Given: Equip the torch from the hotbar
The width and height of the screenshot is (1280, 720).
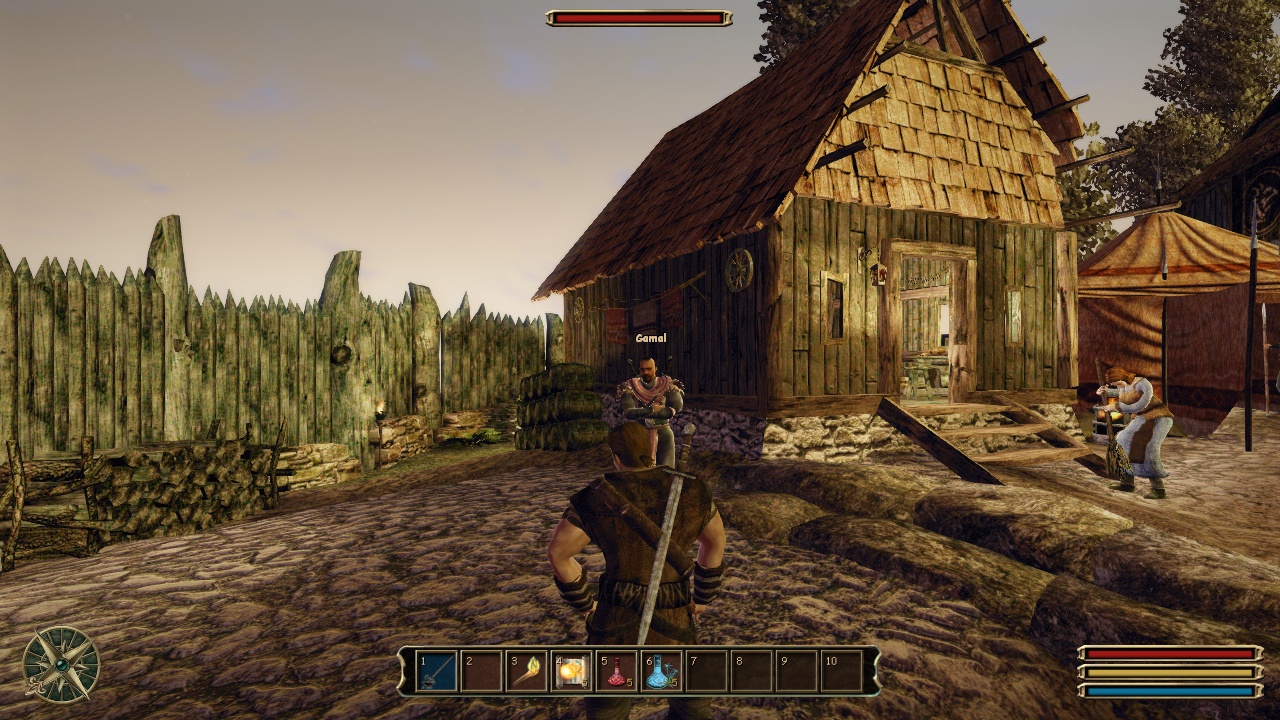Looking at the screenshot, I should pos(527,671).
